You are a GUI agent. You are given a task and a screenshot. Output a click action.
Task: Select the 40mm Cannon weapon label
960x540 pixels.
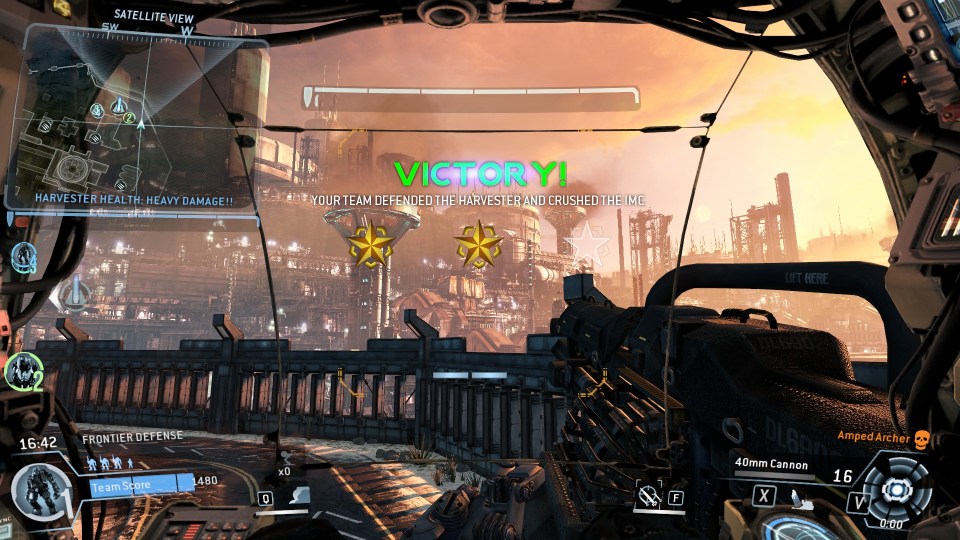pos(769,463)
